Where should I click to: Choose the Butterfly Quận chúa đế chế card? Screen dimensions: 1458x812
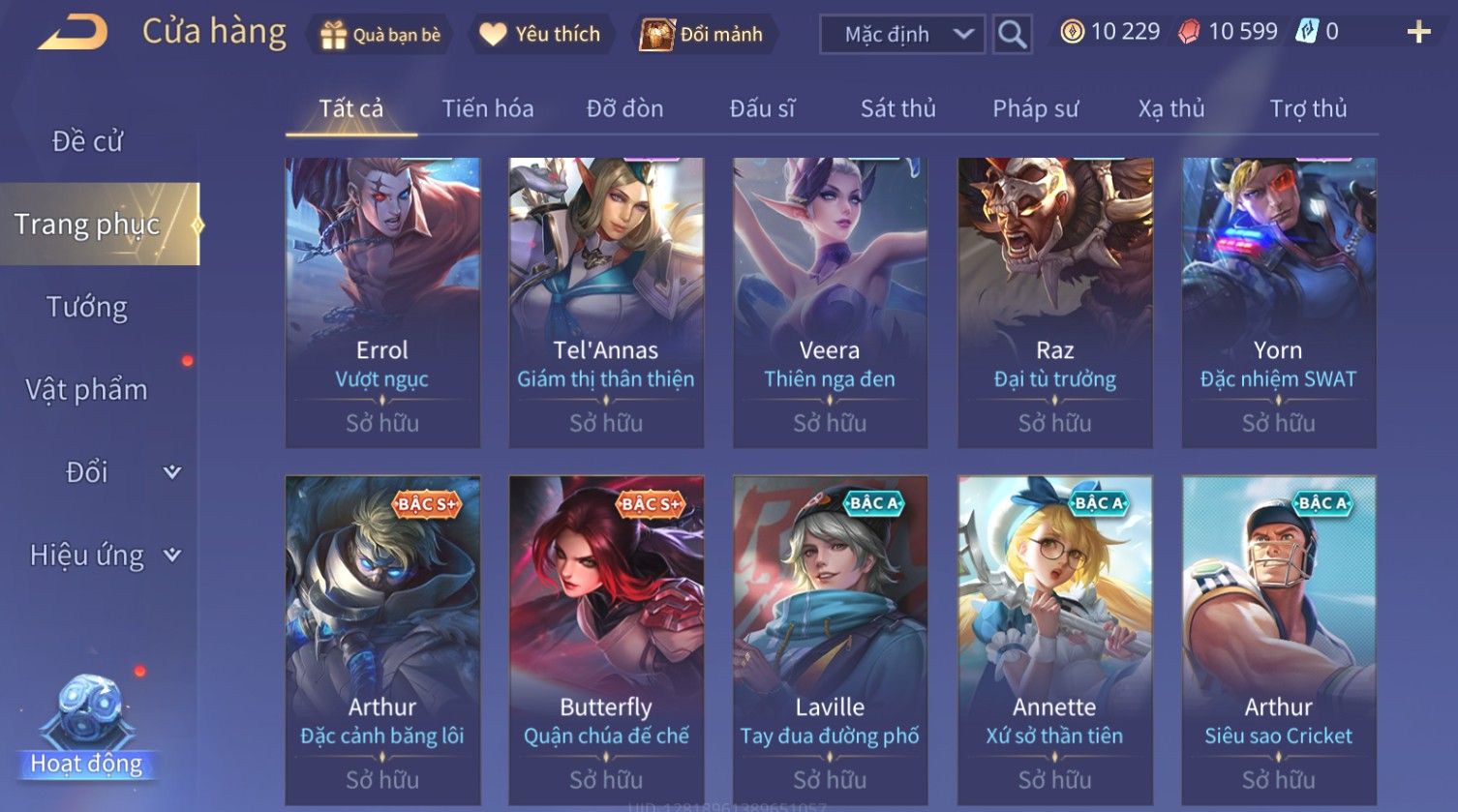pos(606,639)
